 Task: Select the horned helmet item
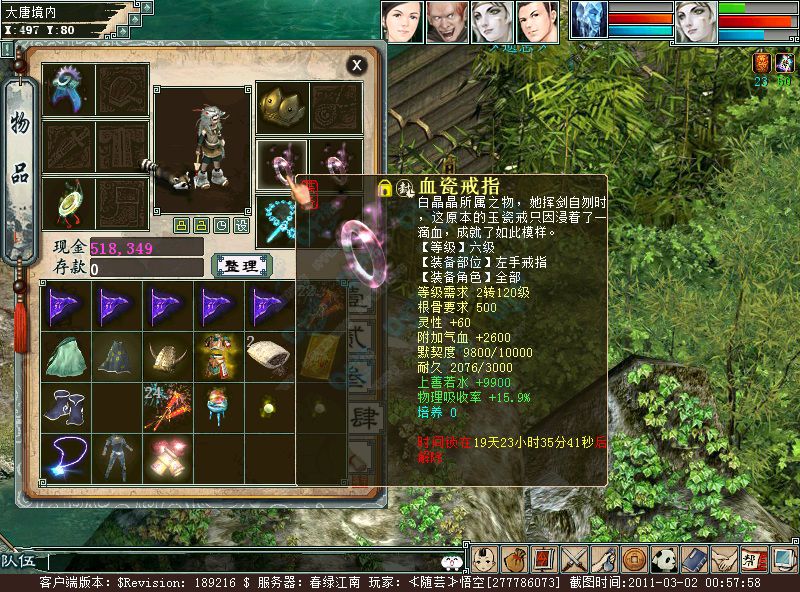pyautogui.click(x=168, y=355)
